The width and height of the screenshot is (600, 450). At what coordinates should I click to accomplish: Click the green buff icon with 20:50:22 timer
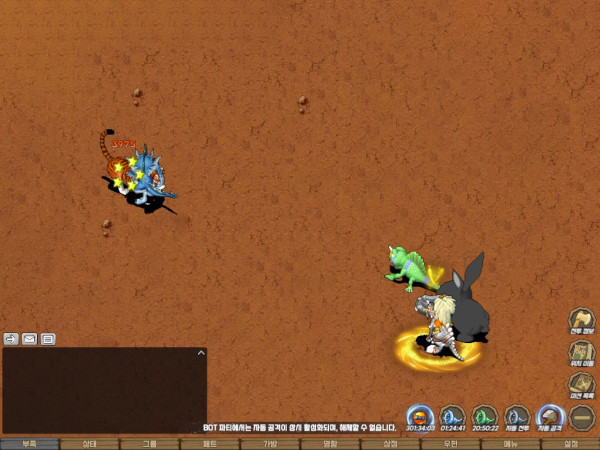pos(485,416)
